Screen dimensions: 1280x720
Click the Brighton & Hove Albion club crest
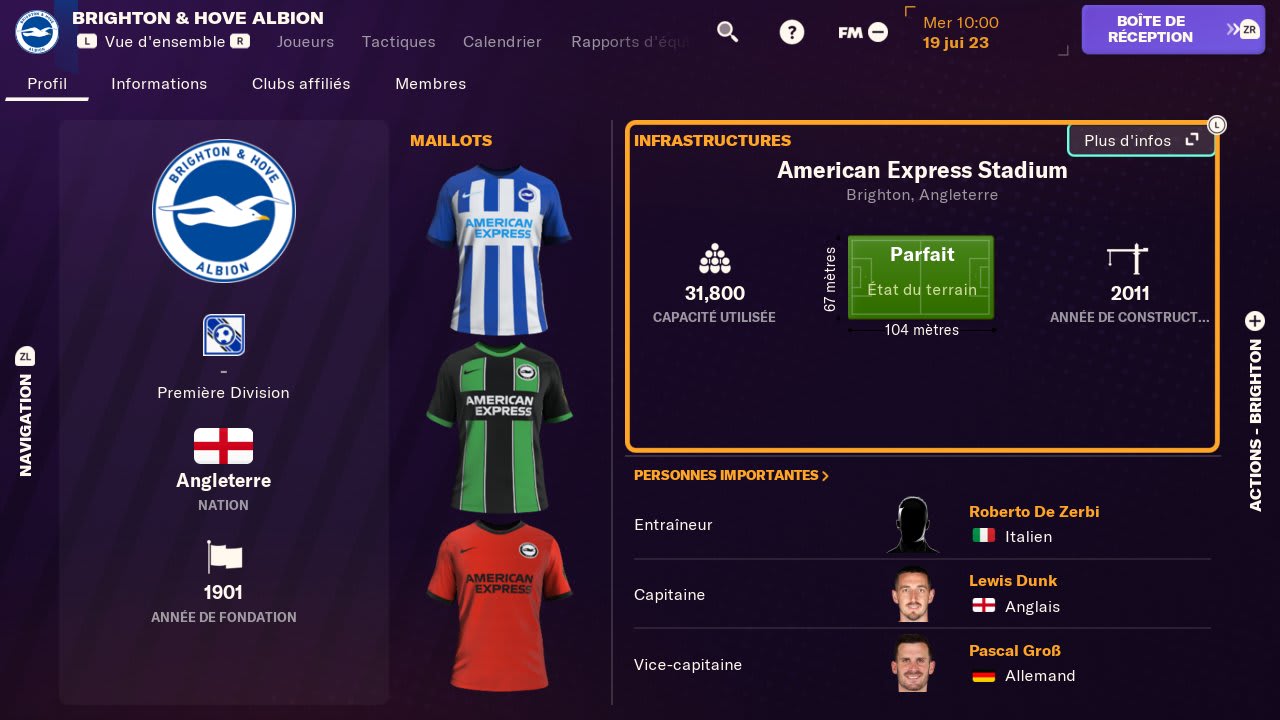click(x=223, y=211)
